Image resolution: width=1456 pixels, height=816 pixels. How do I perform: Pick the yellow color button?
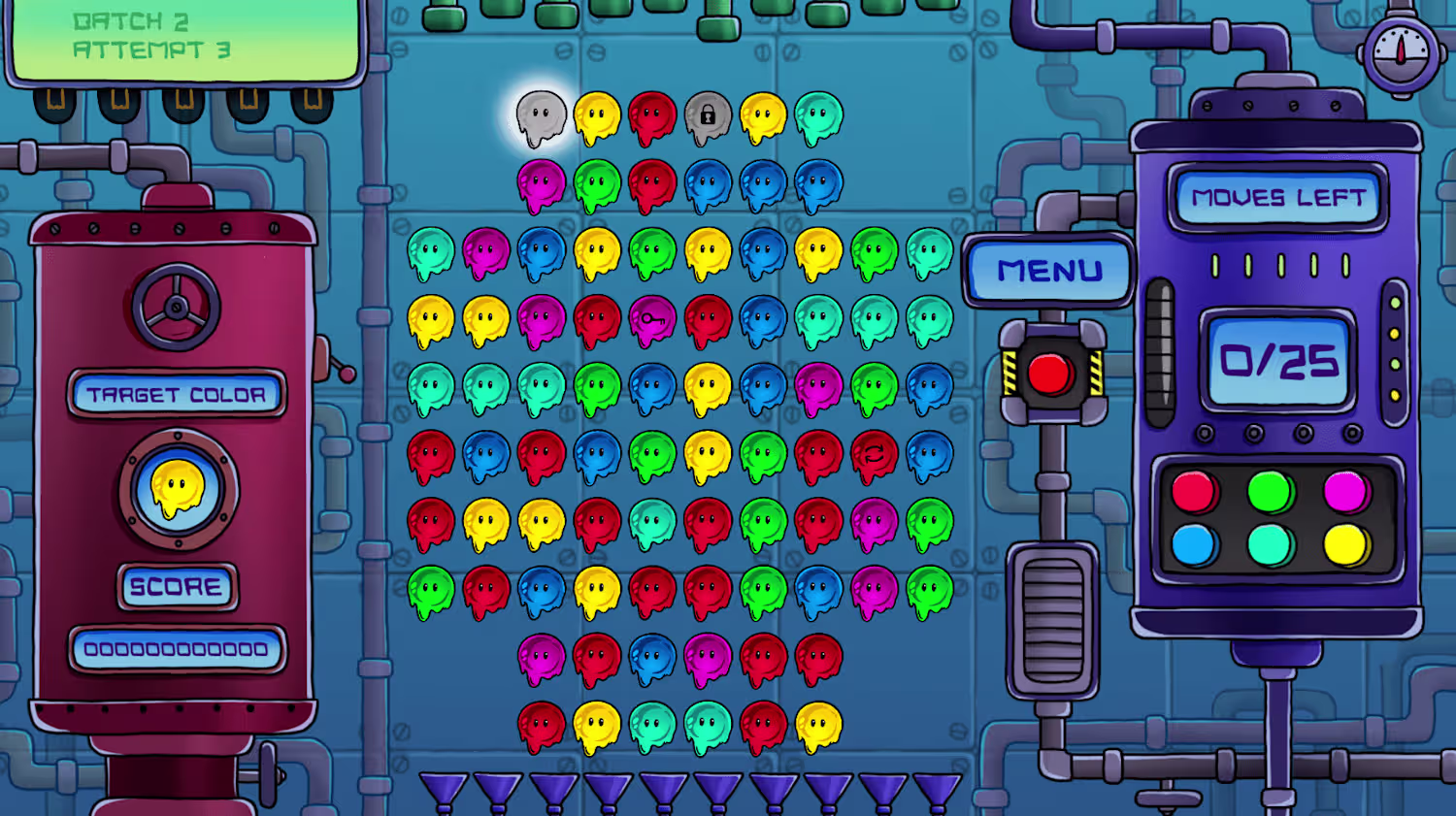tap(1345, 545)
